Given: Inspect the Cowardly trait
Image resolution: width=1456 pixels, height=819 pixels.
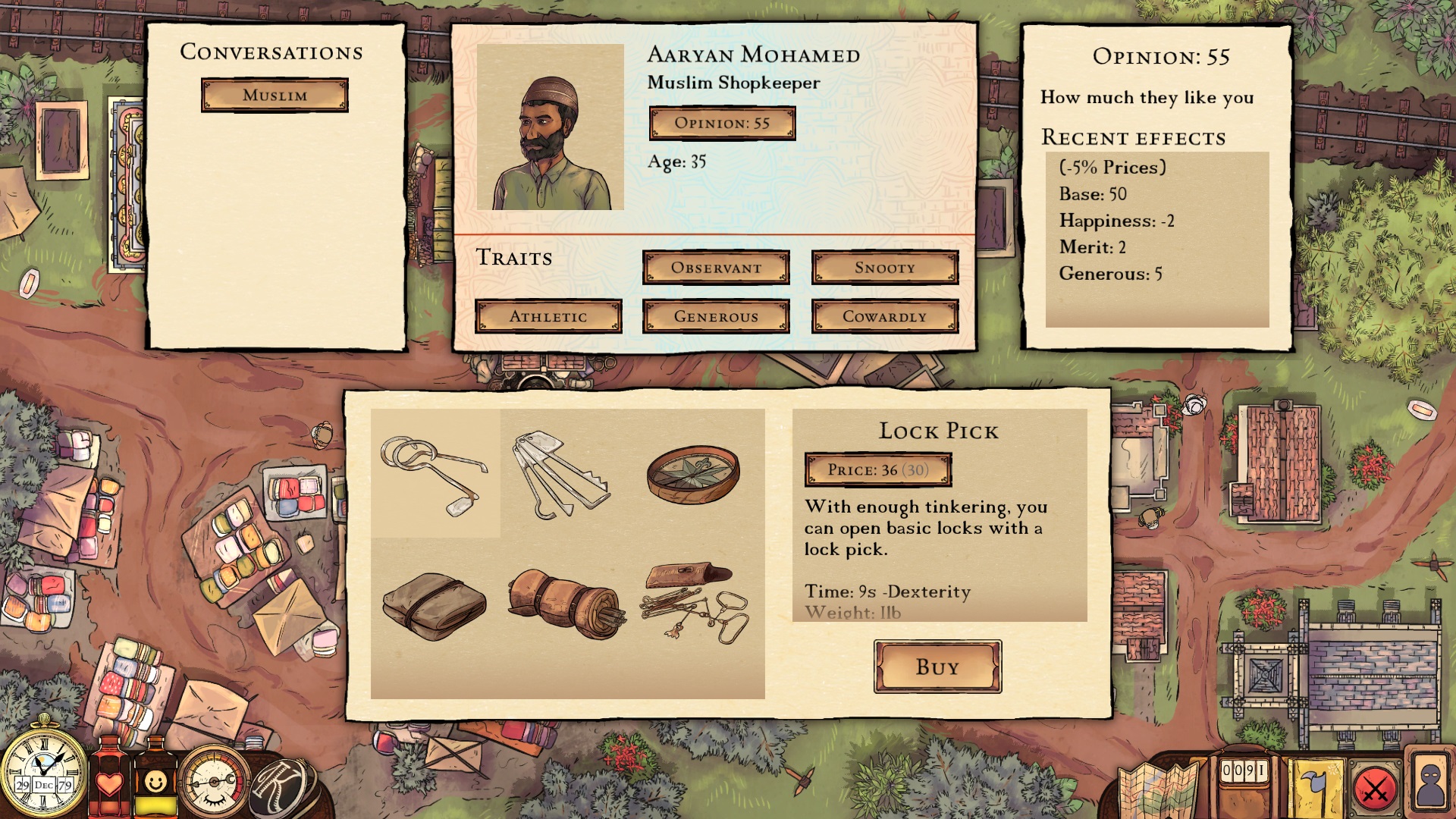Looking at the screenshot, I should click(884, 316).
